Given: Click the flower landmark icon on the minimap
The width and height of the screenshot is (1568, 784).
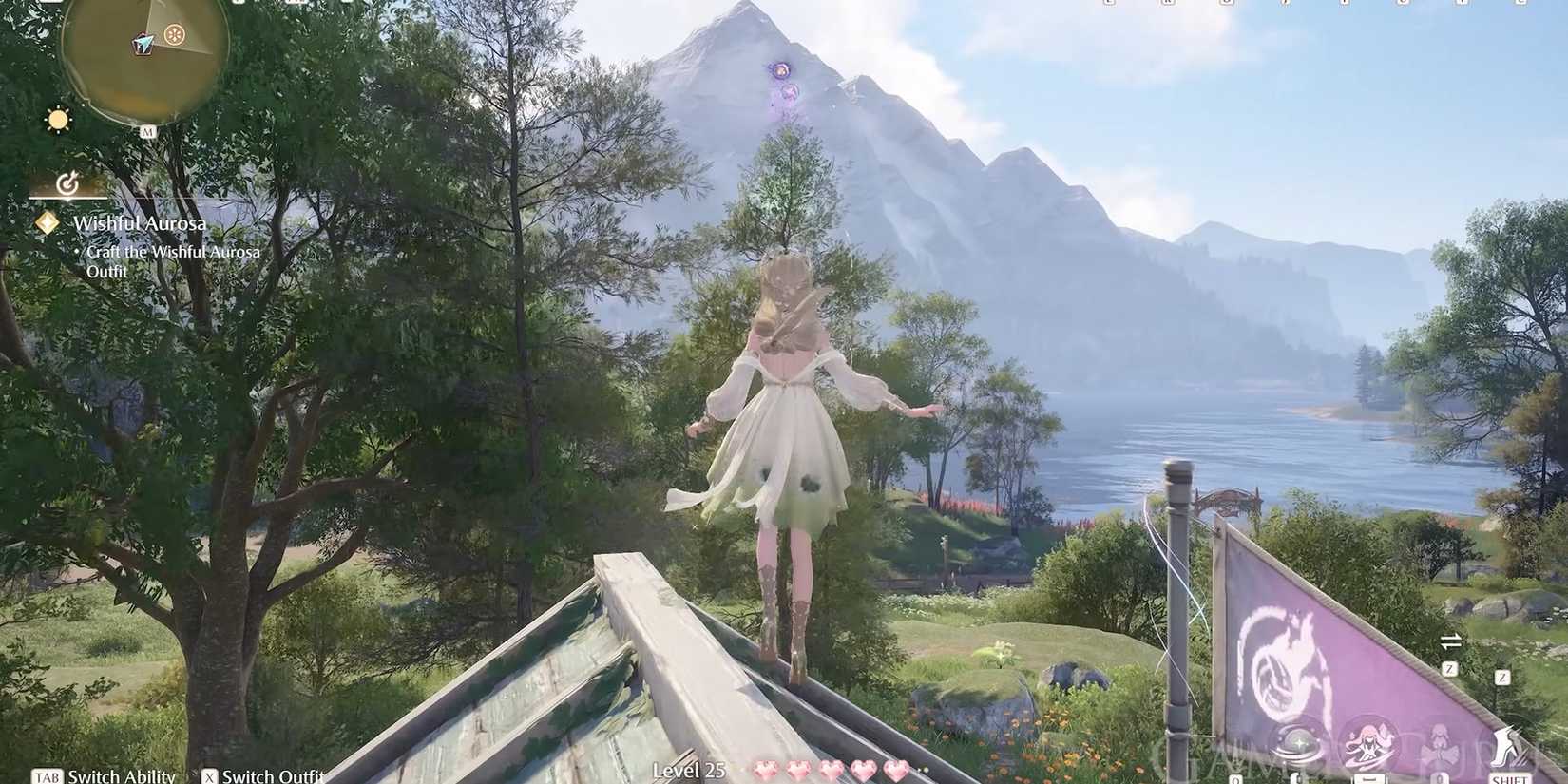Looking at the screenshot, I should pos(173,33).
